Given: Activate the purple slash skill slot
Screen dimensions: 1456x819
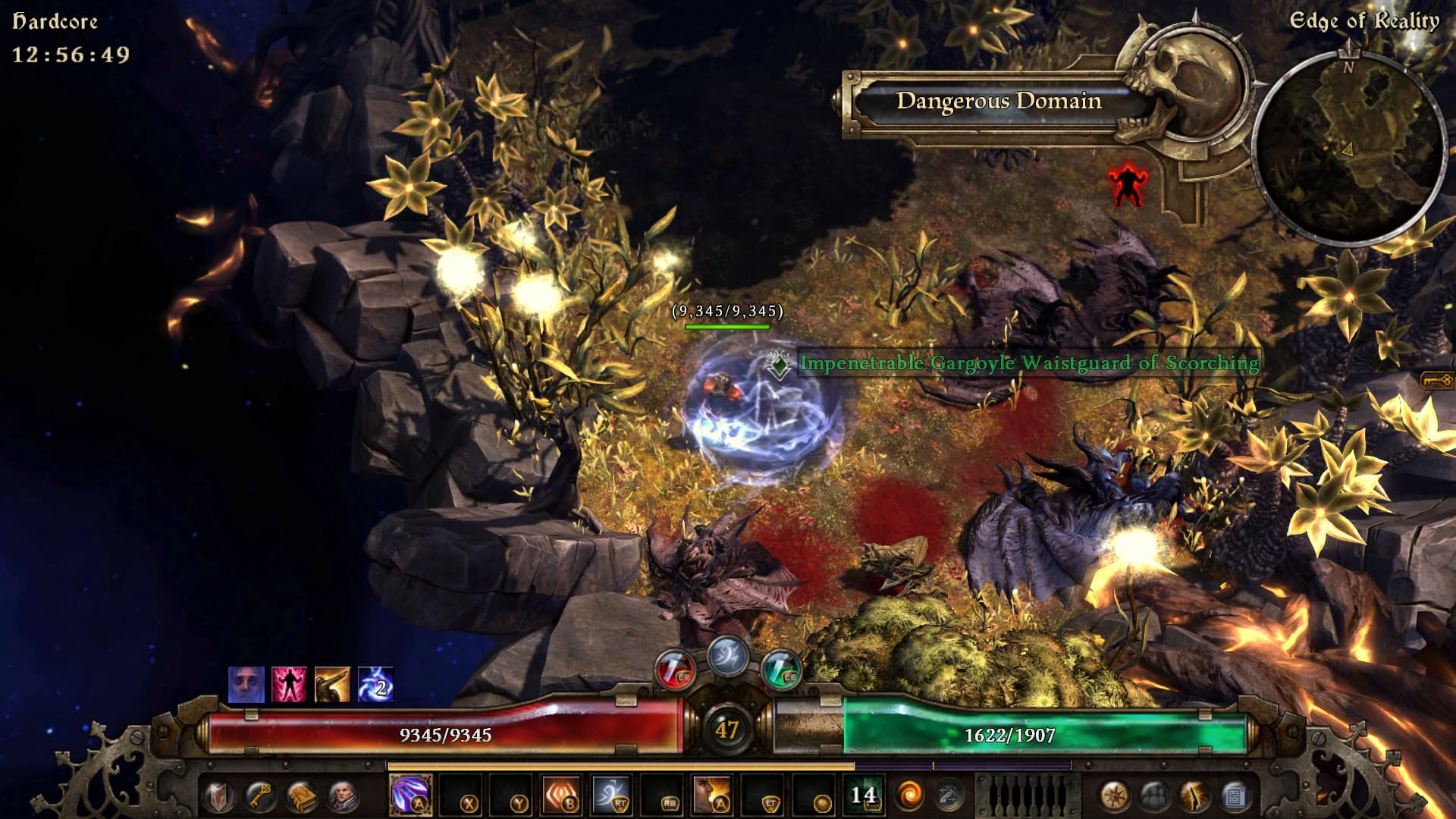Looking at the screenshot, I should tap(410, 795).
